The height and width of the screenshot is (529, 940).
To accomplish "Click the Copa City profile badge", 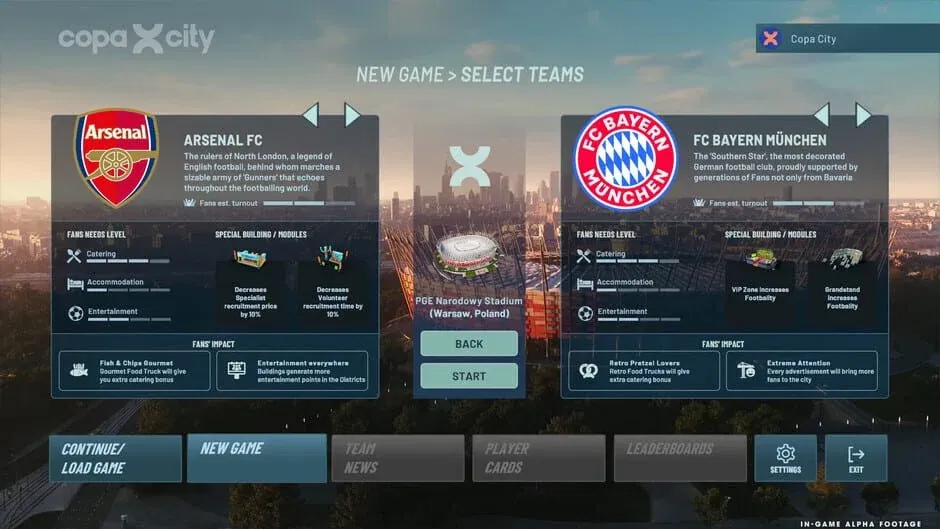I will point(820,39).
